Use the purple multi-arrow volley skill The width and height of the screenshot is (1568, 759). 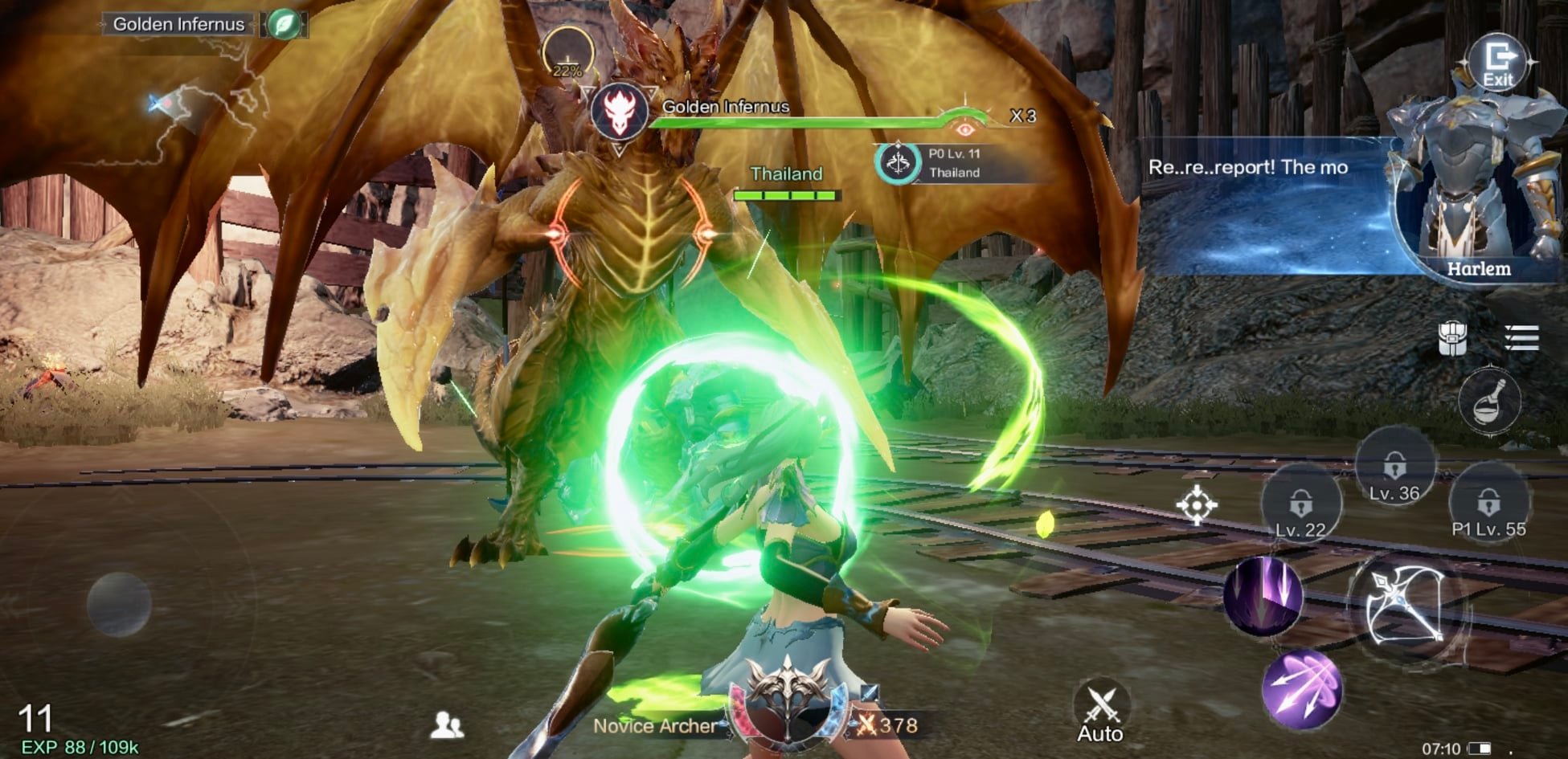1302,689
